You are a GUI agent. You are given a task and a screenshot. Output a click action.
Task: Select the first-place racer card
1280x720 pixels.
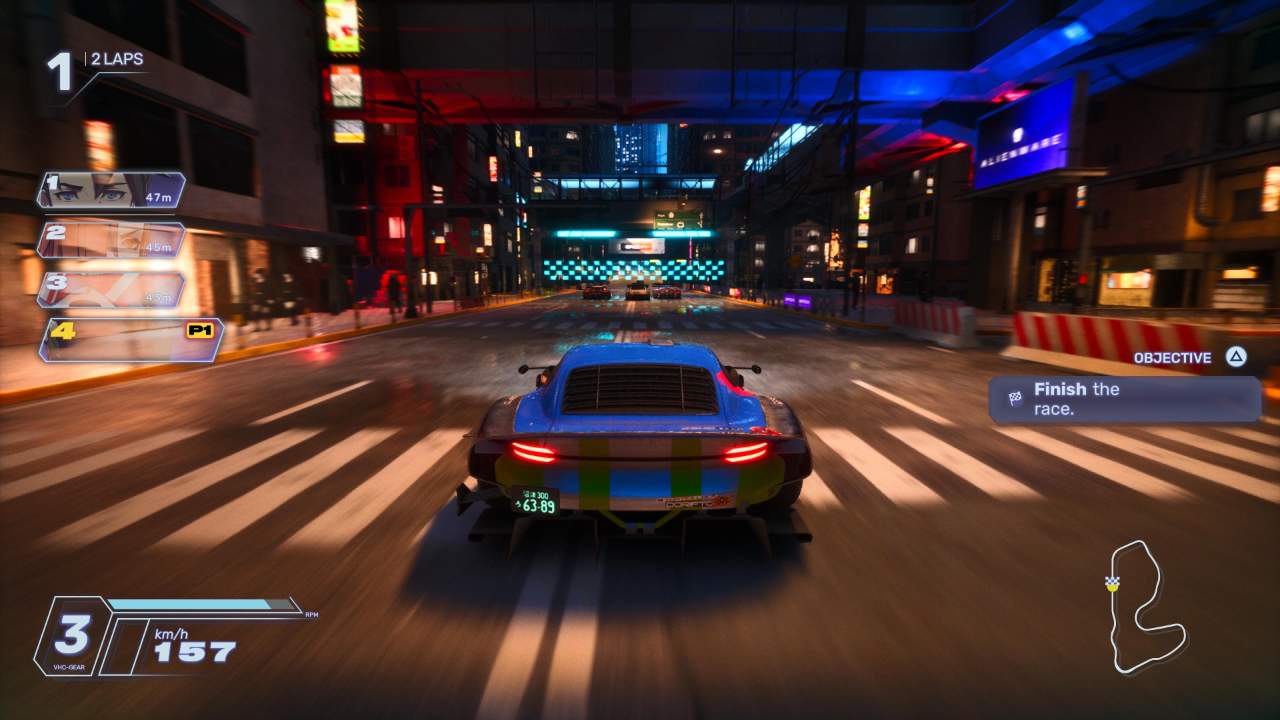111,190
